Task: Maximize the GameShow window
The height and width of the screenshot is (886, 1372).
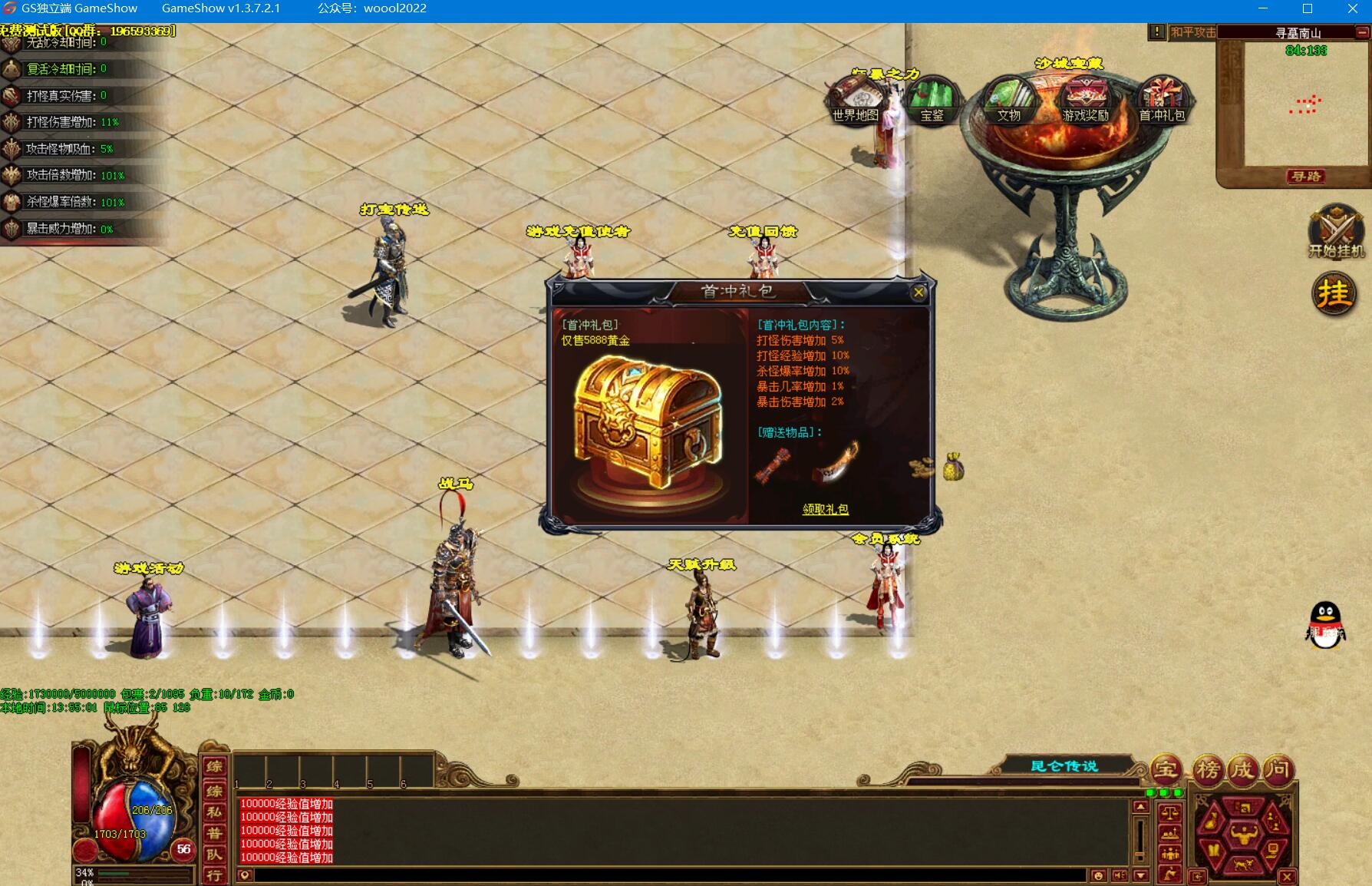Action: (1308, 8)
